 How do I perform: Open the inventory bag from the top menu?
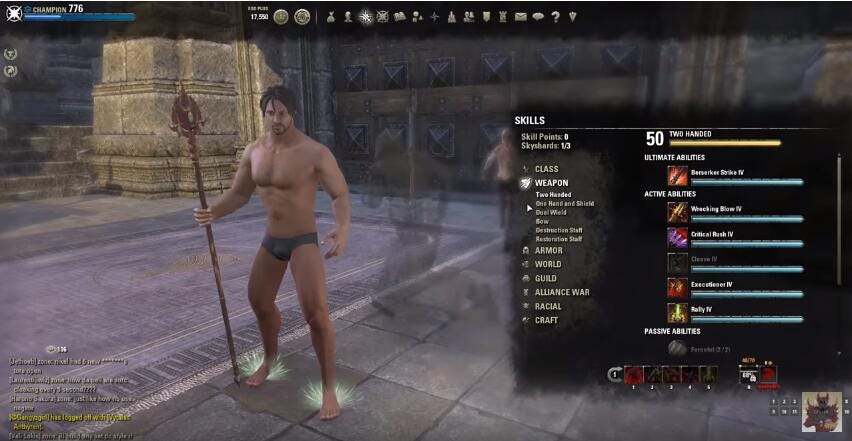(x=332, y=16)
